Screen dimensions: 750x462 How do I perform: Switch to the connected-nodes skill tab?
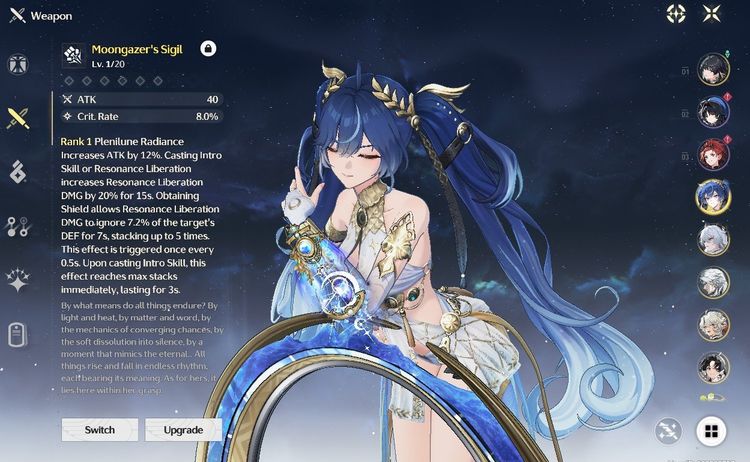coord(17,226)
